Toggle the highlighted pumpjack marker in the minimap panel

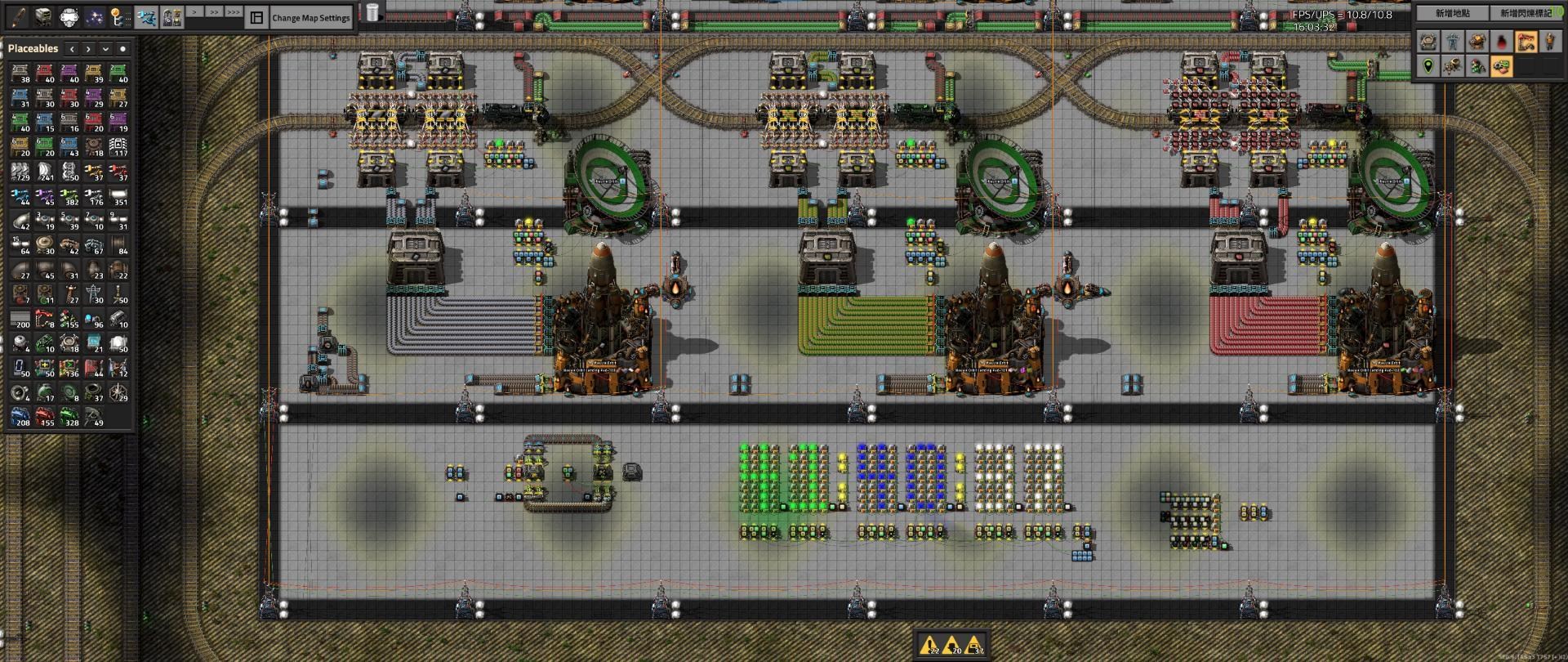point(1526,42)
